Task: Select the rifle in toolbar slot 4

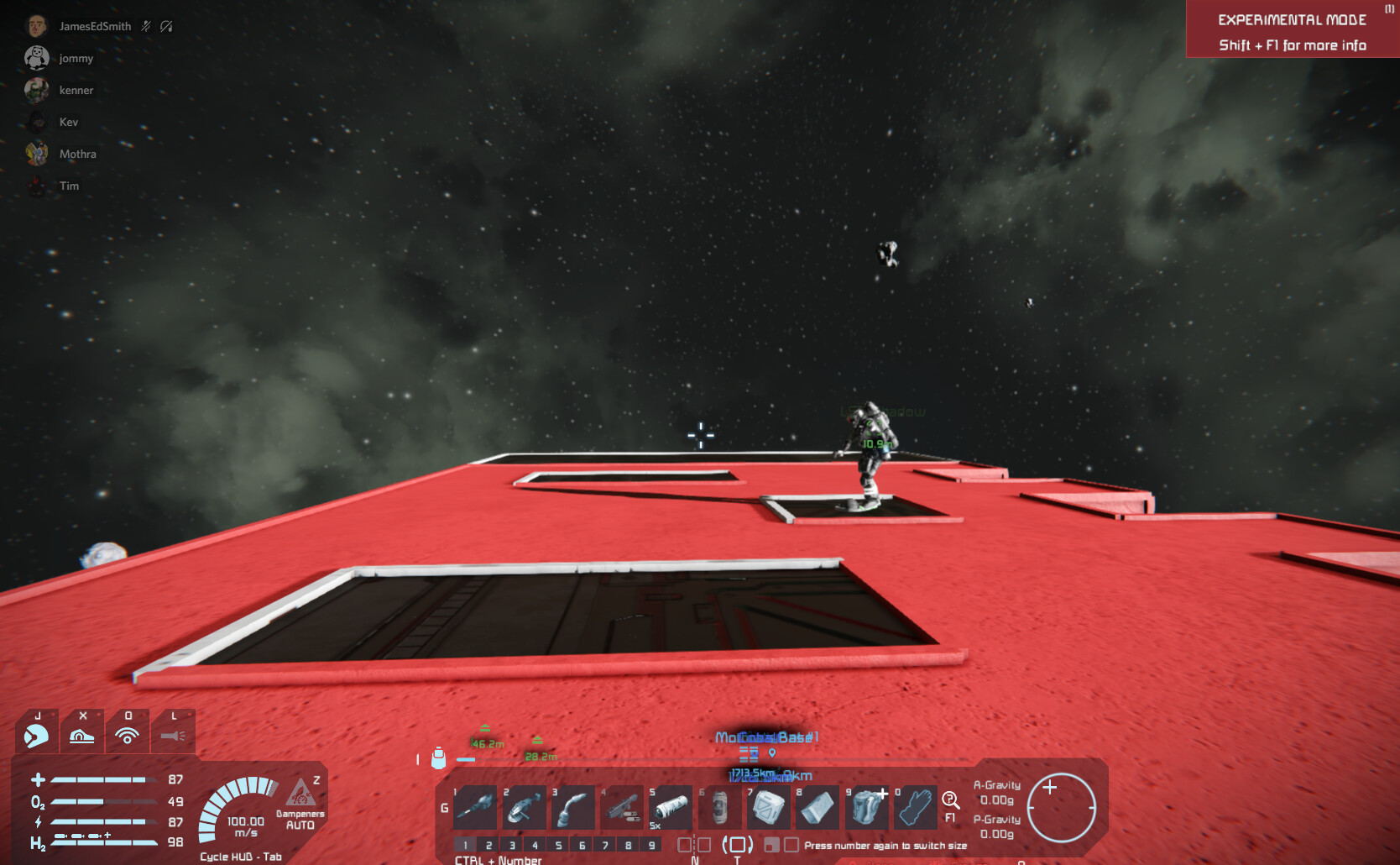Action: click(x=622, y=808)
